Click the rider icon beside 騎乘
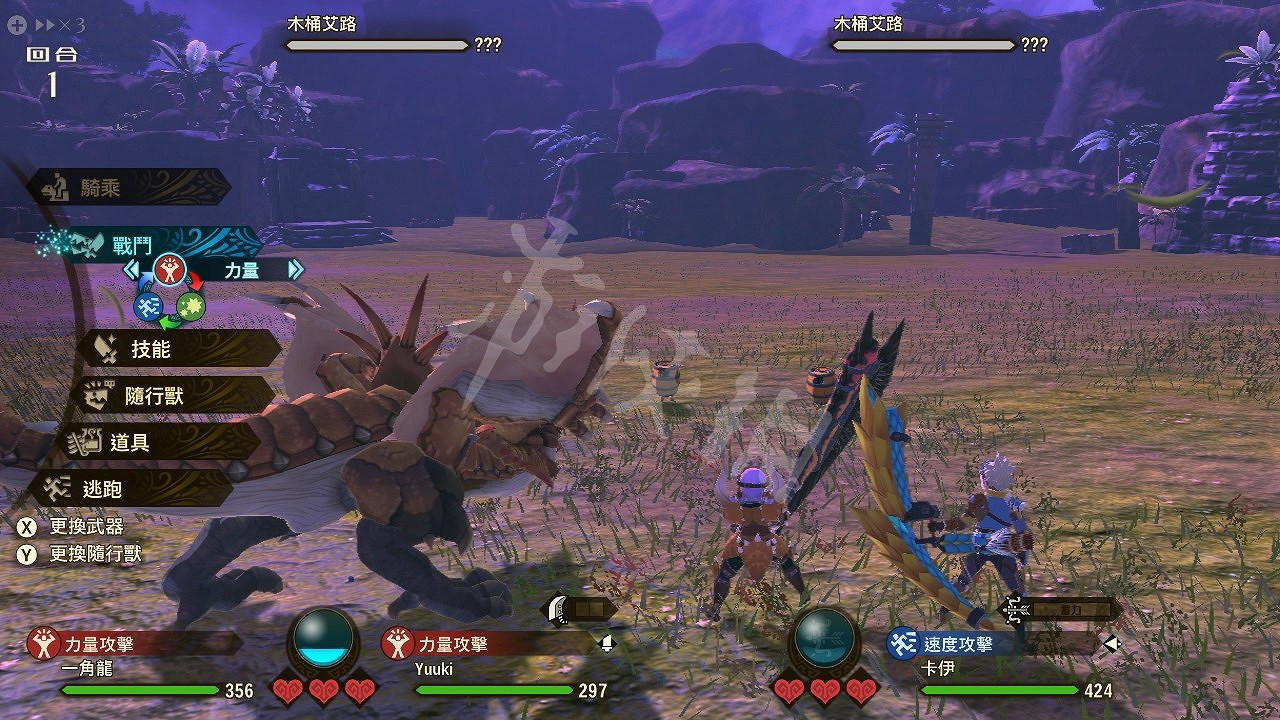The height and width of the screenshot is (720, 1280). point(55,187)
